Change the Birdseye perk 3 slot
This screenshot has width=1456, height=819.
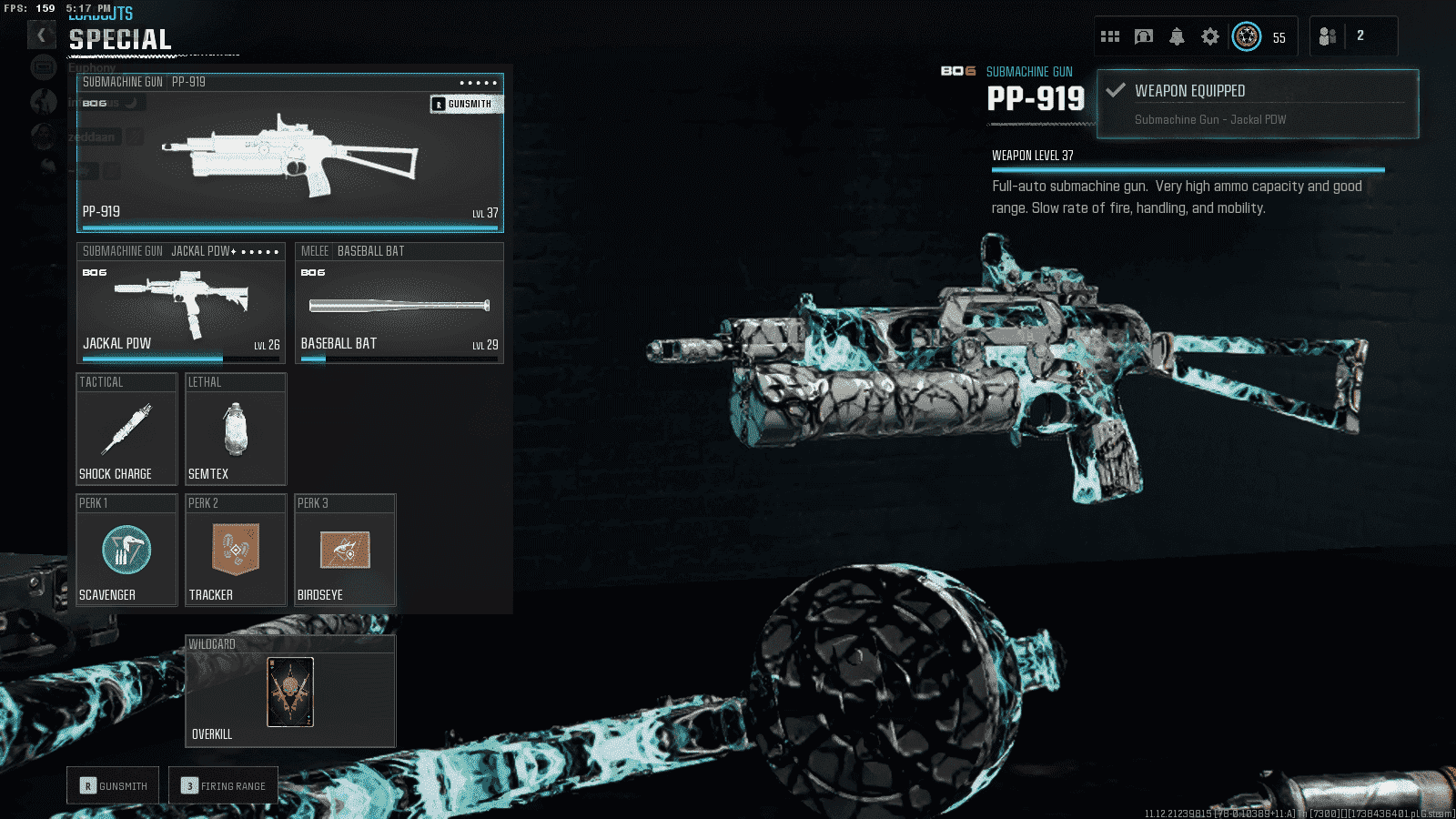tap(345, 551)
